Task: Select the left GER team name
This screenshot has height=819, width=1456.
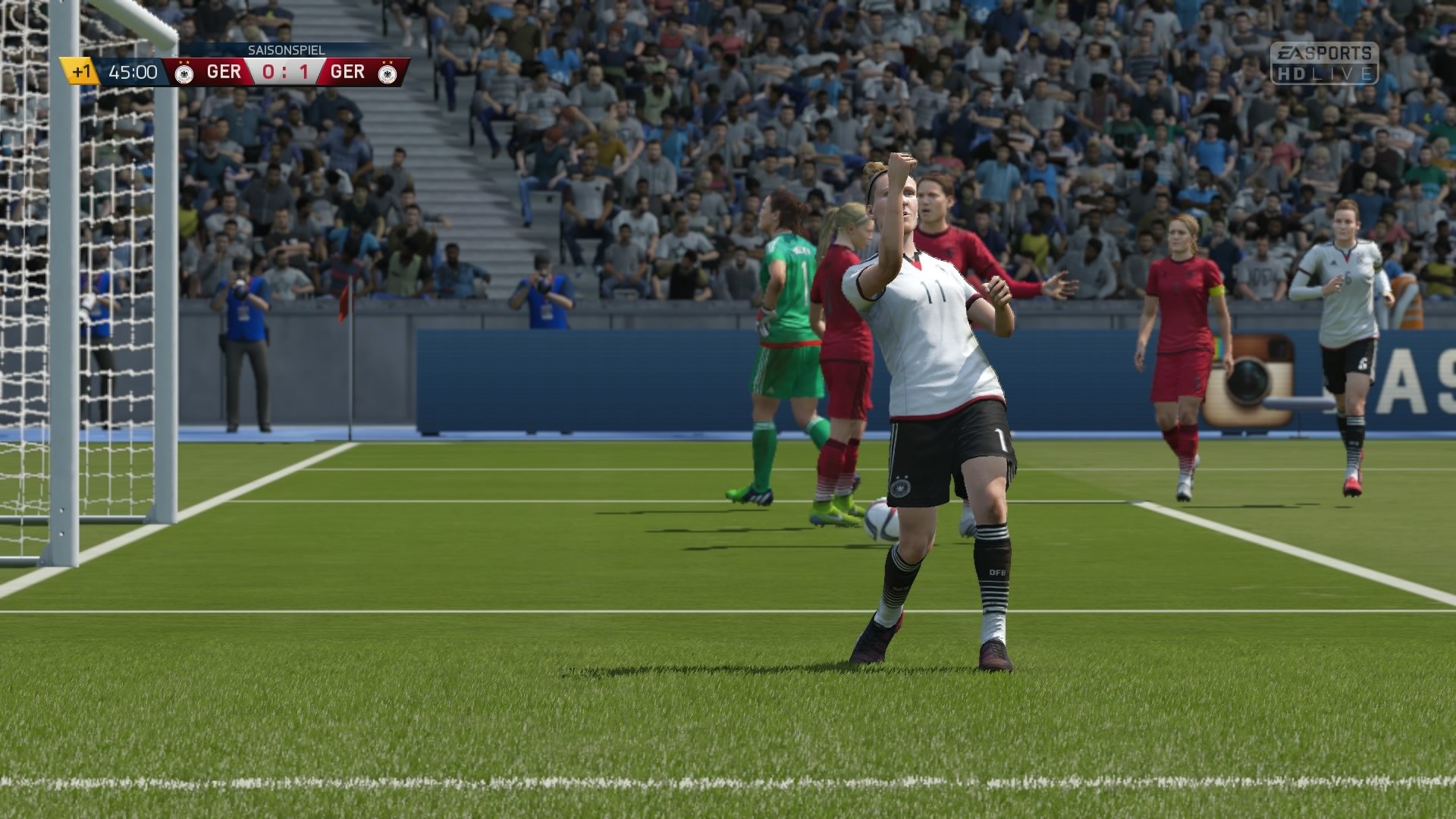Action: coord(222,71)
